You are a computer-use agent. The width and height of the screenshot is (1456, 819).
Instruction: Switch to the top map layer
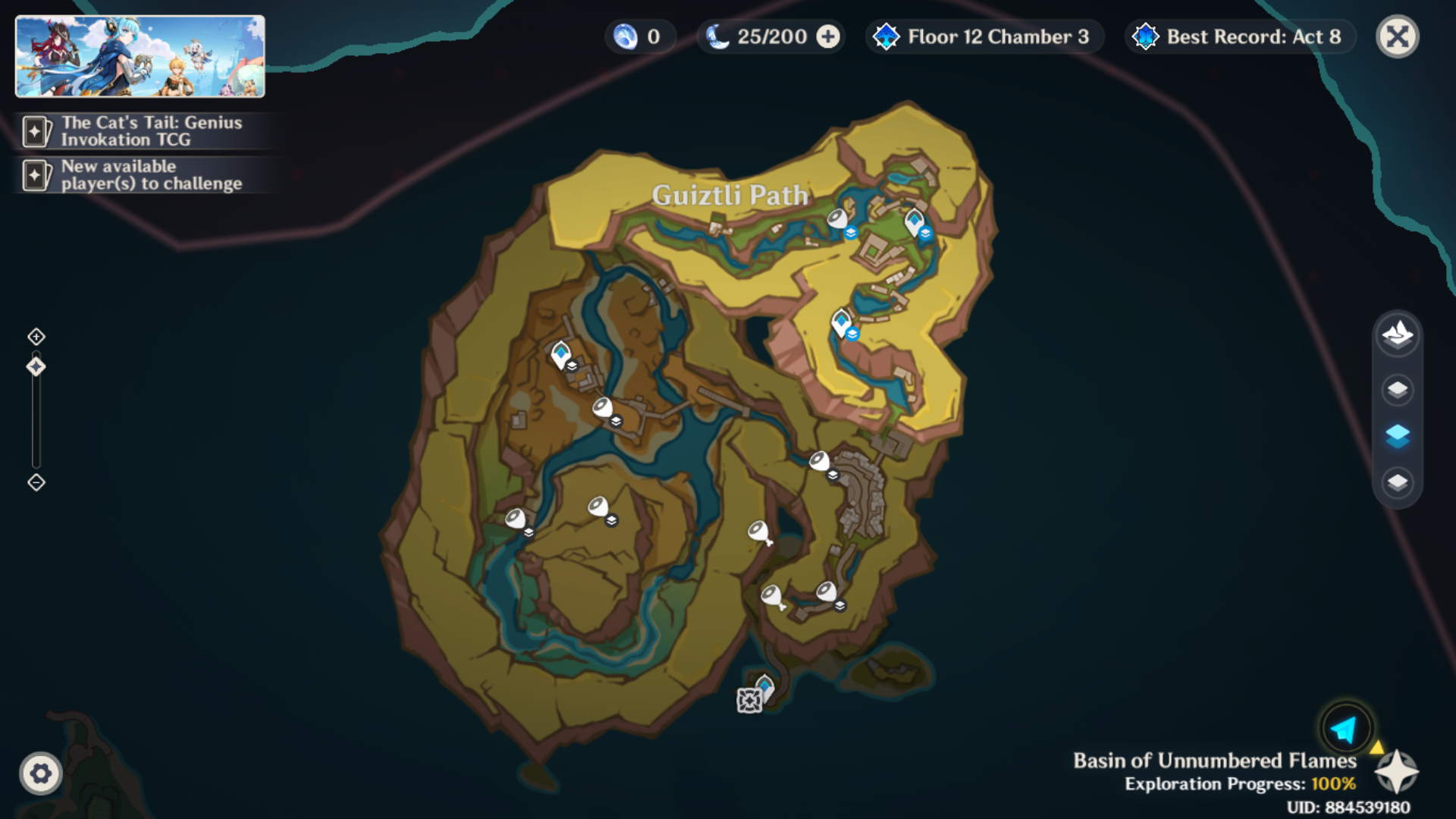coord(1396,389)
